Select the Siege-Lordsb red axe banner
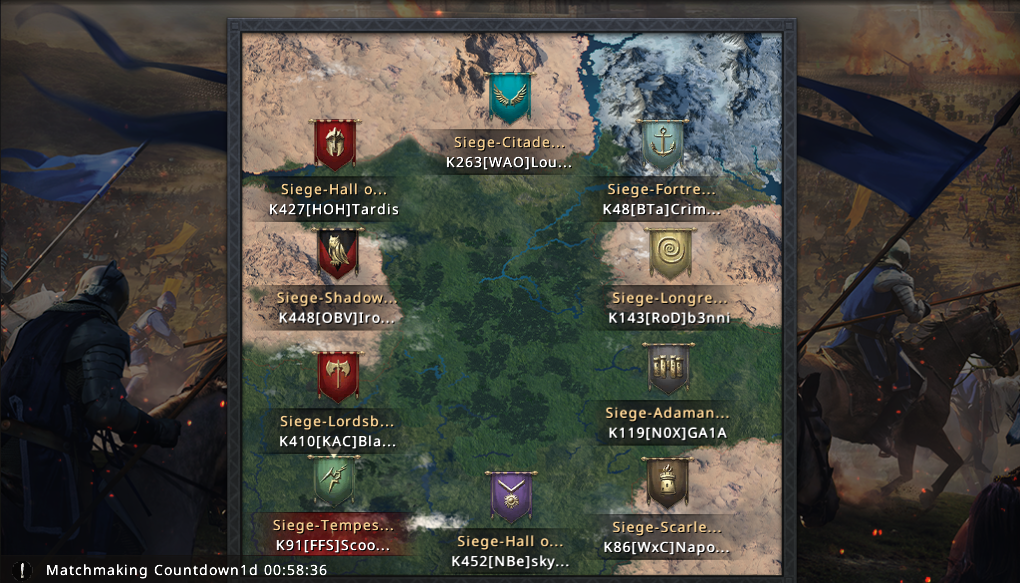Viewport: 1020px width, 583px height. [338, 376]
